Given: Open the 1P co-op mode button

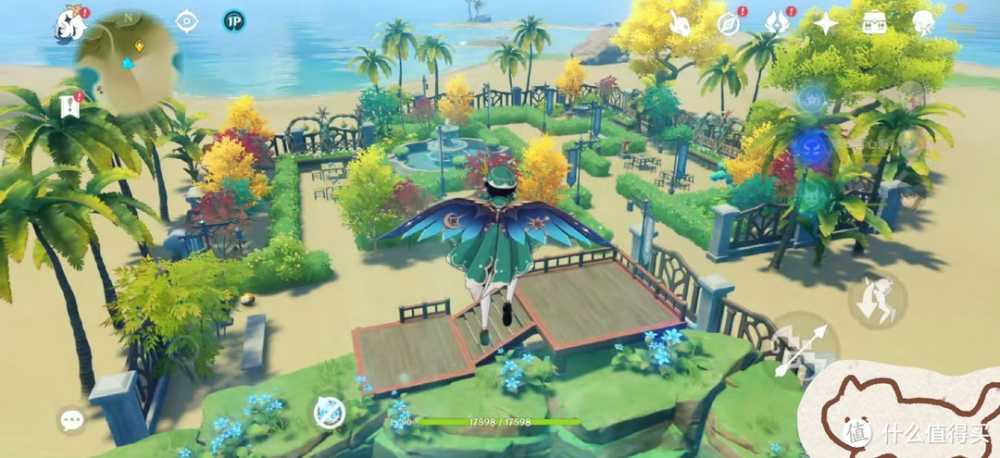Looking at the screenshot, I should [x=235, y=21].
